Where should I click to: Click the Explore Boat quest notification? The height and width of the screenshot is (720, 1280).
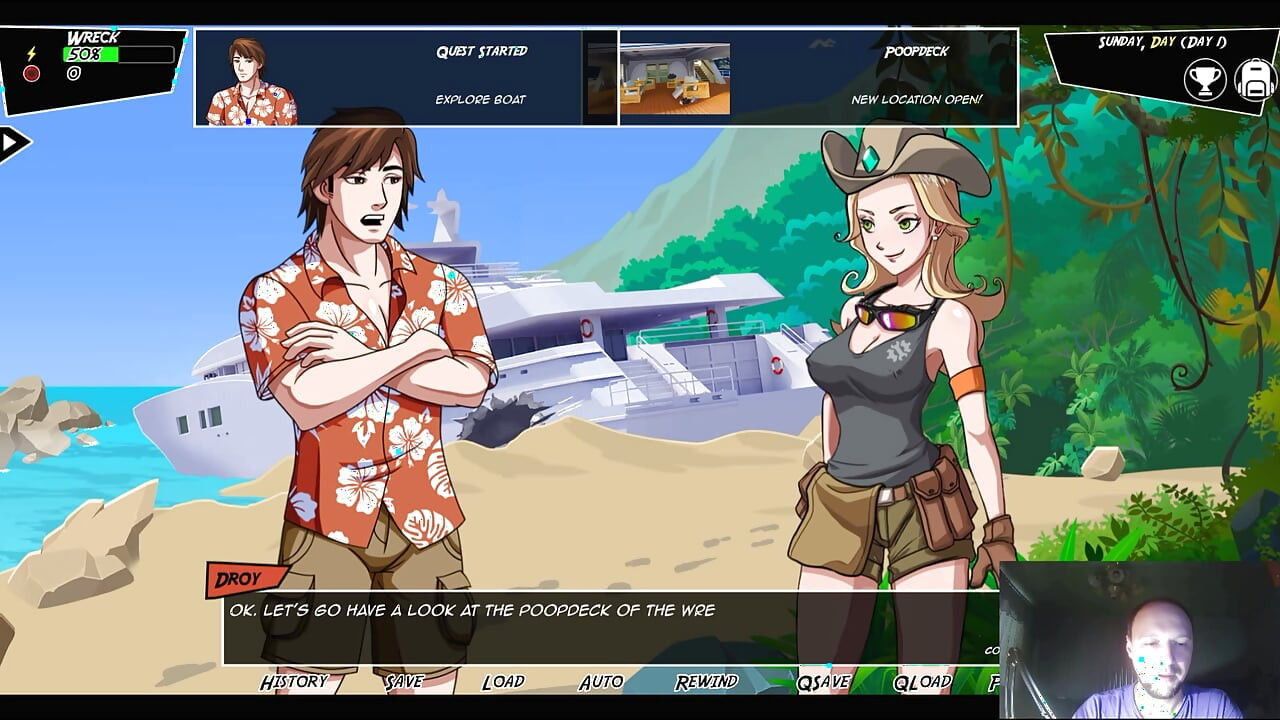pyautogui.click(x=388, y=77)
